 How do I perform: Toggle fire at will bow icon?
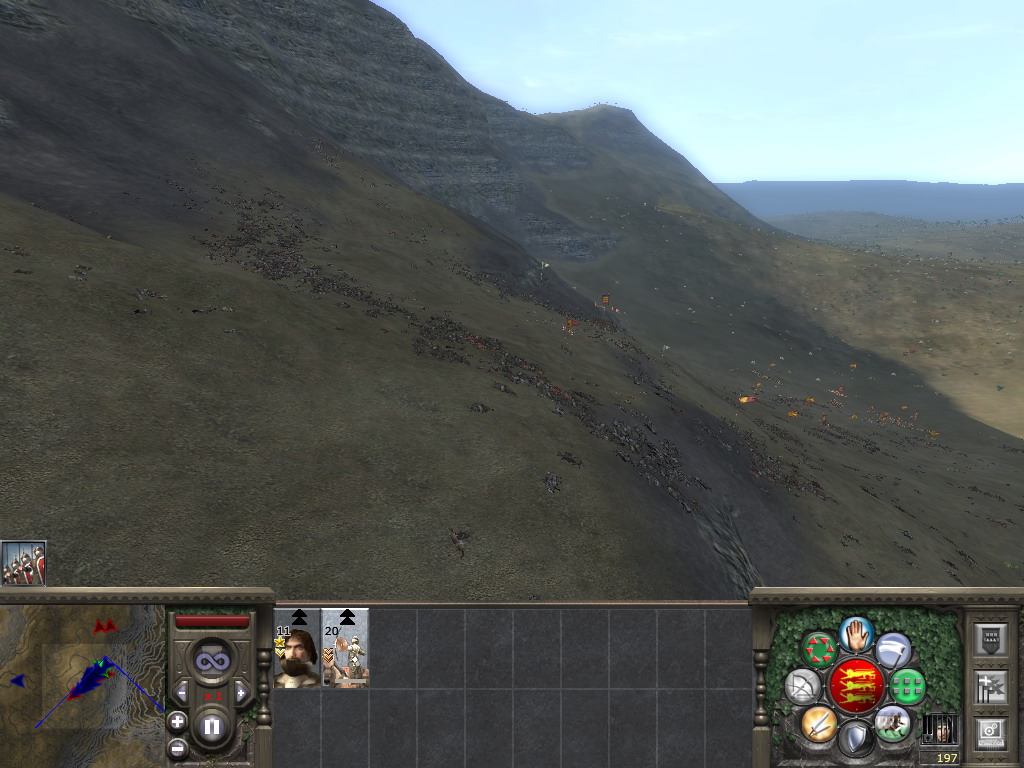[802, 687]
